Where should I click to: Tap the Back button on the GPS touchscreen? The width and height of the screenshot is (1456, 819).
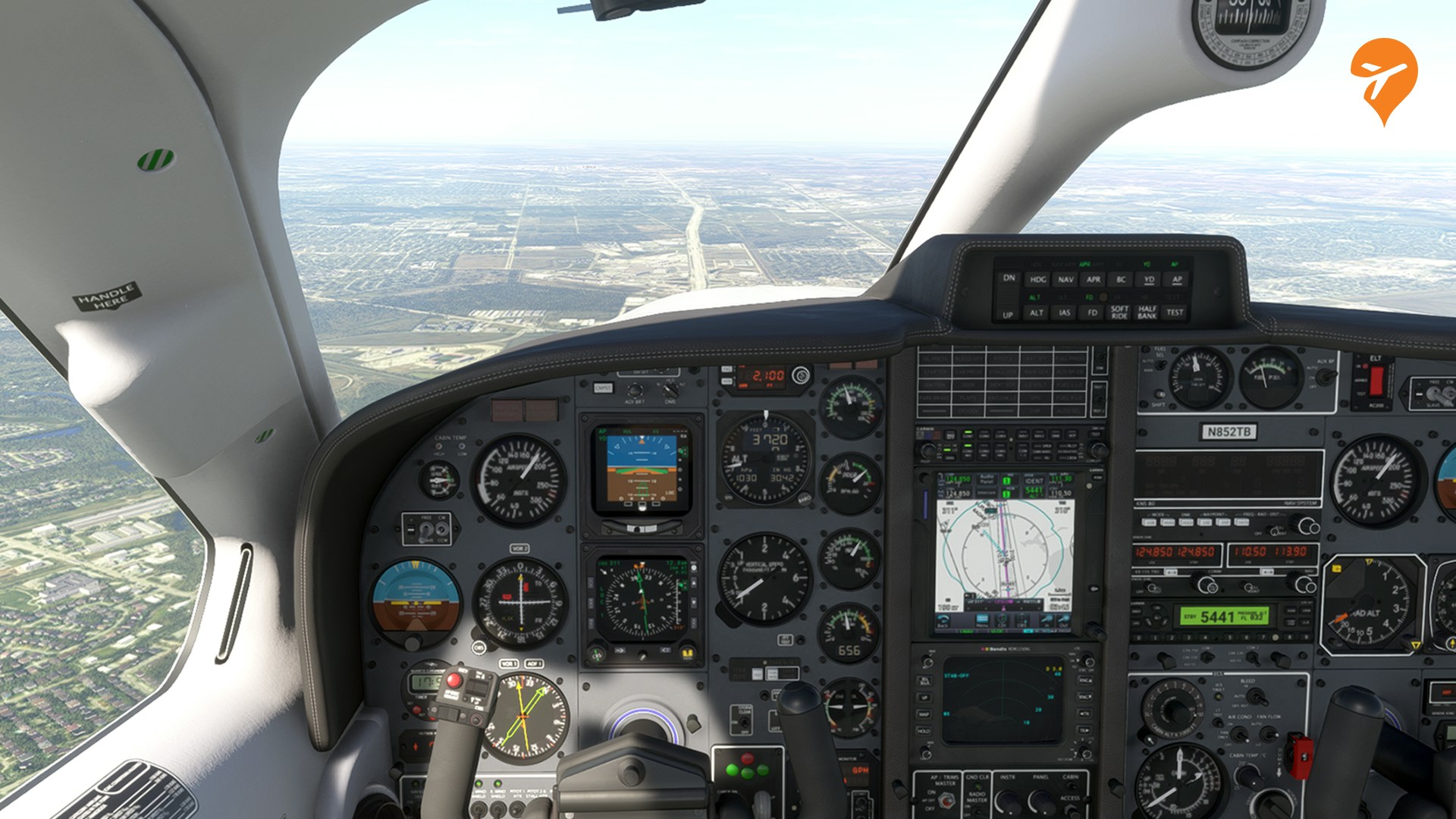[x=943, y=621]
